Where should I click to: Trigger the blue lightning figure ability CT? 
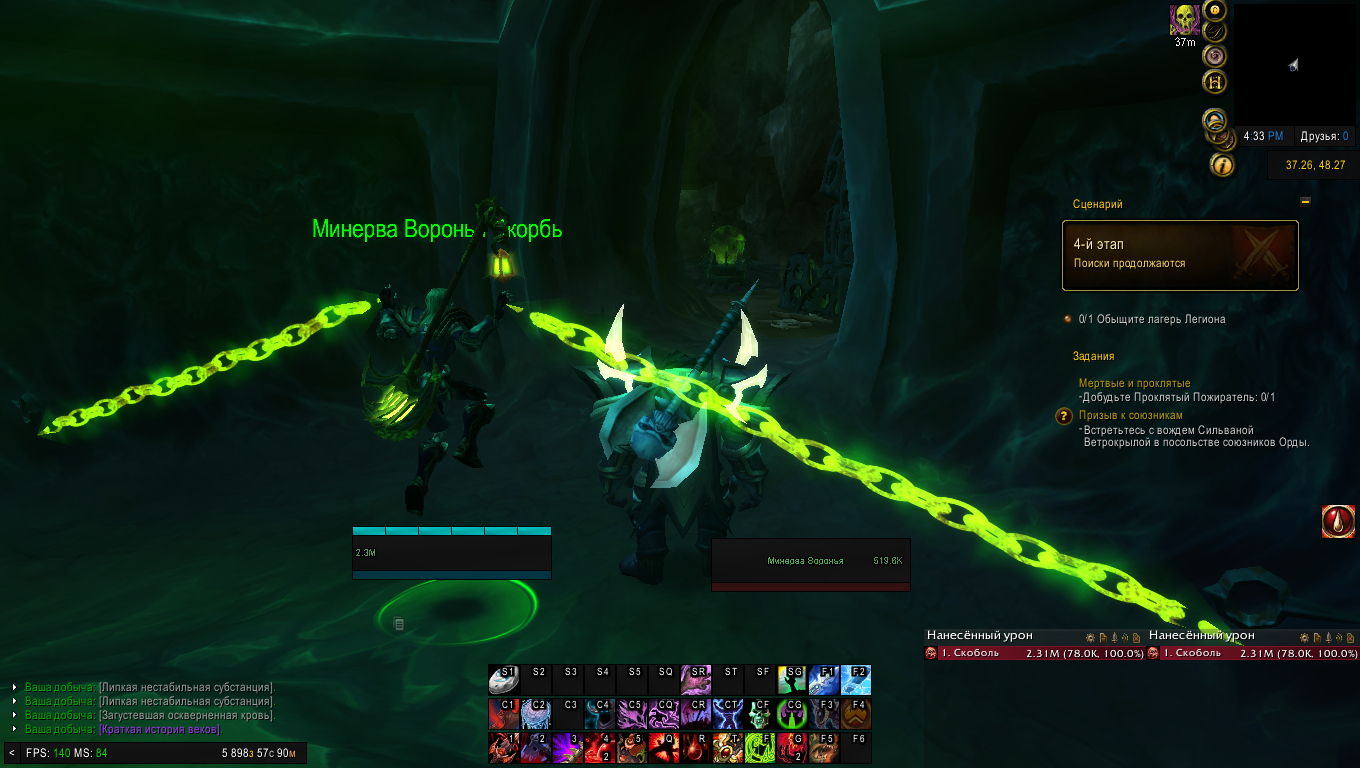point(728,713)
